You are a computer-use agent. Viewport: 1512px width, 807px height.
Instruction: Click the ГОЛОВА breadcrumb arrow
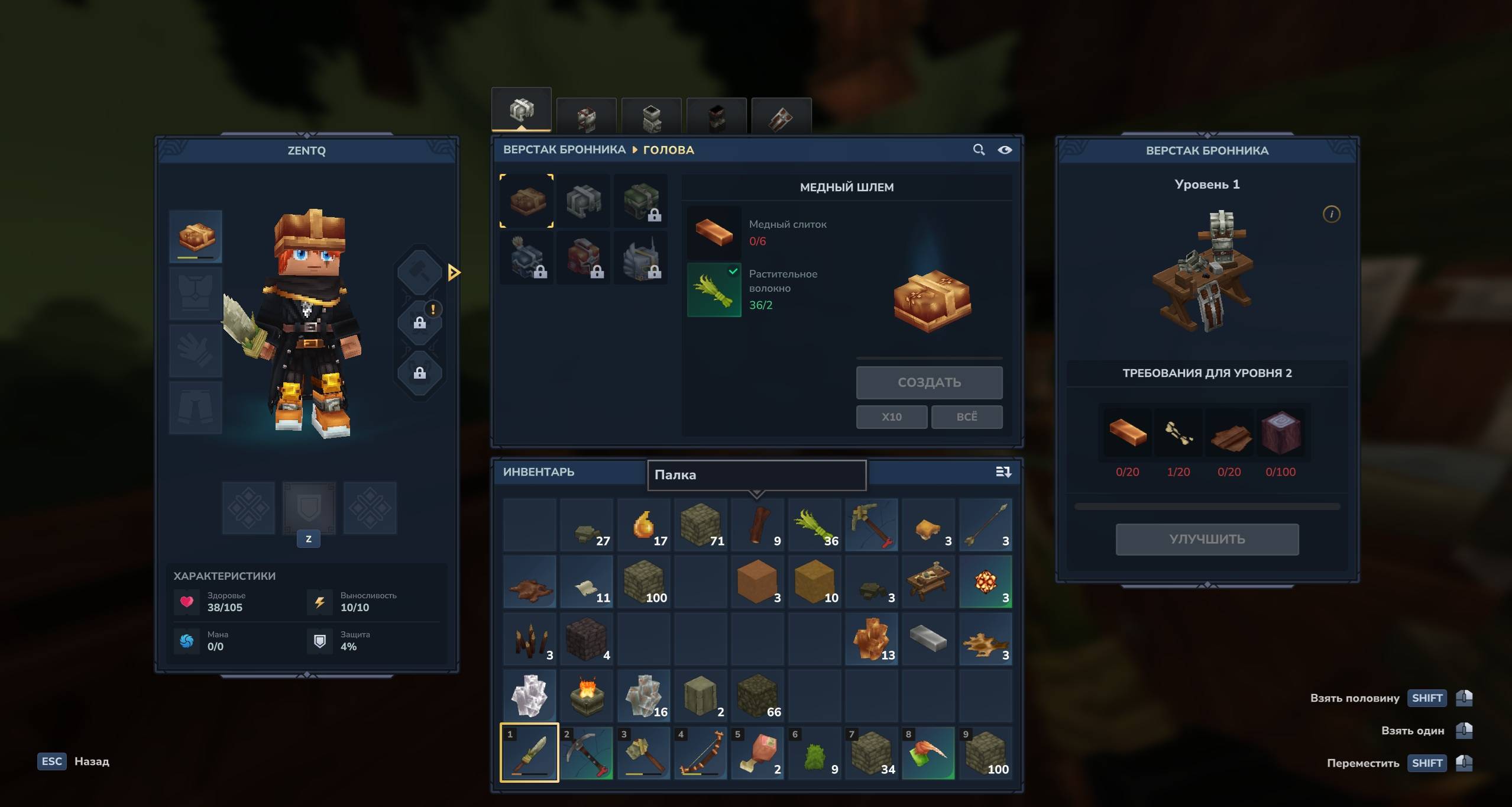(635, 150)
